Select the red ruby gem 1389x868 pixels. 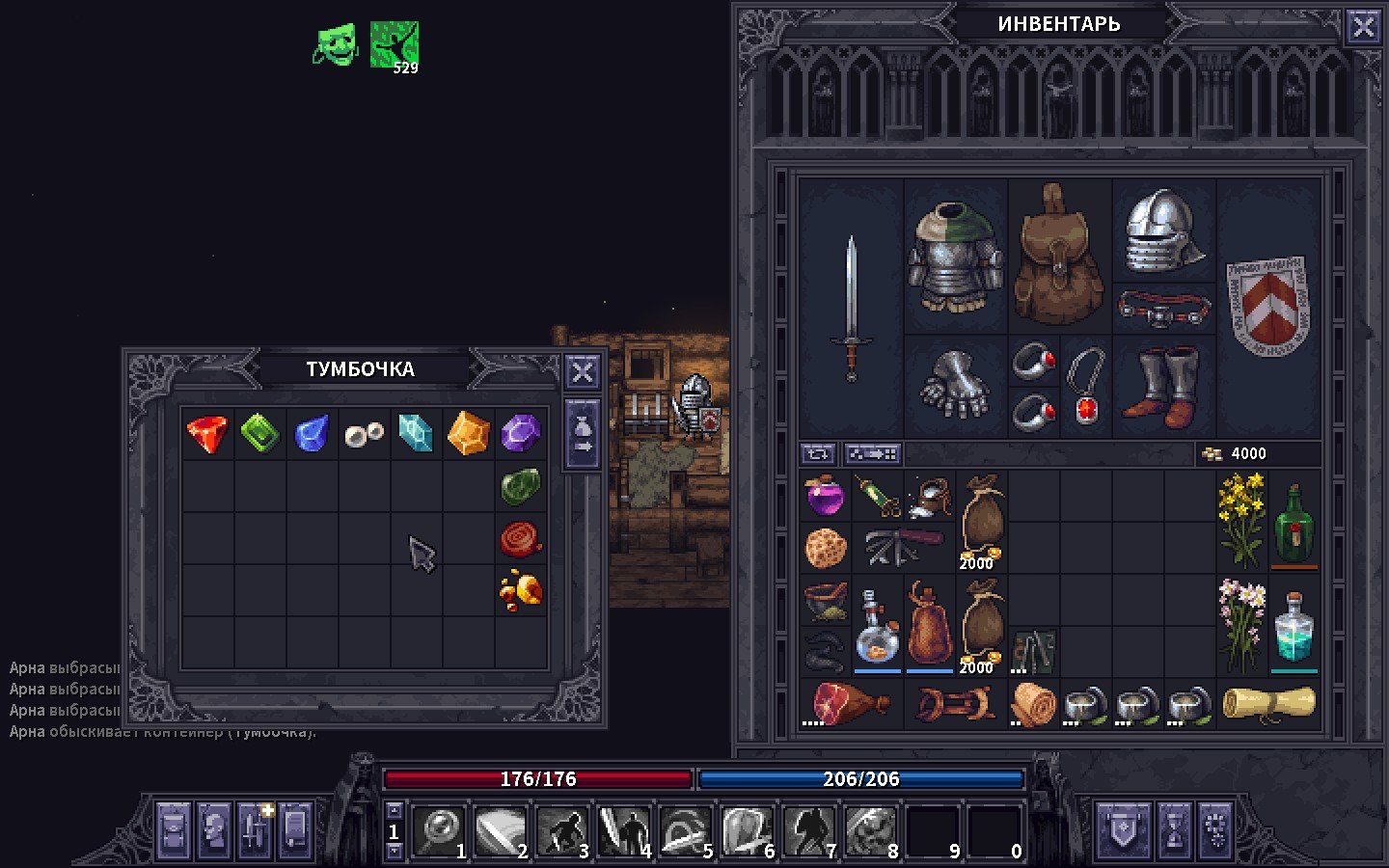[x=207, y=433]
